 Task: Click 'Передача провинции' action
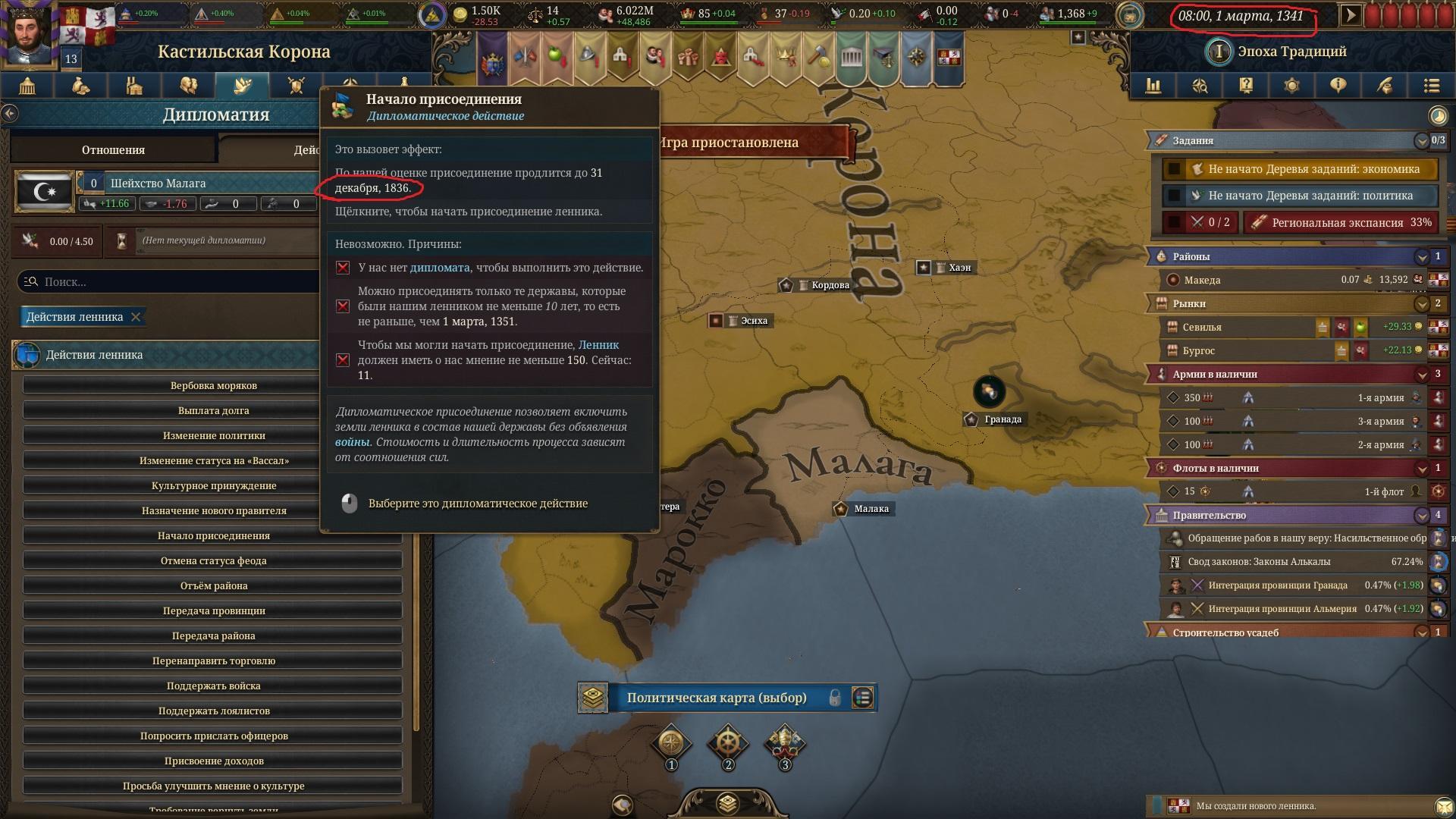point(213,610)
